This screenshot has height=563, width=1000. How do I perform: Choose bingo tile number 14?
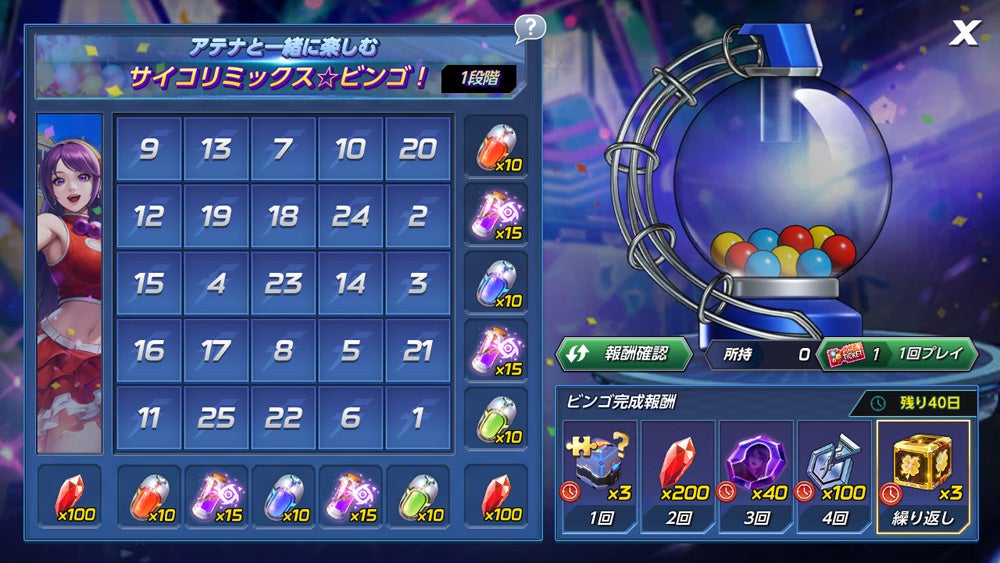[350, 283]
